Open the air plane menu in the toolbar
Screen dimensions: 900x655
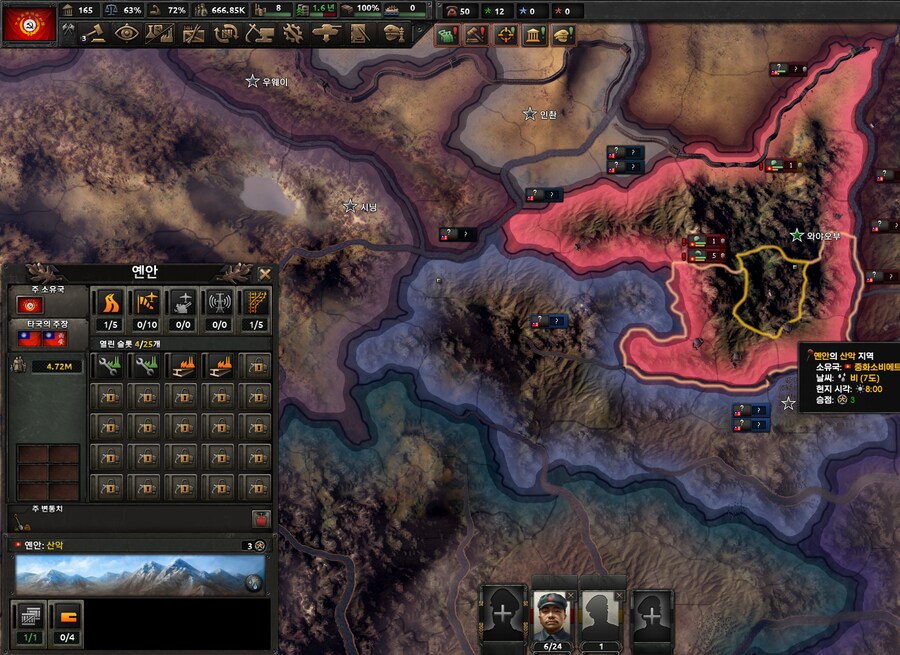tap(325, 33)
